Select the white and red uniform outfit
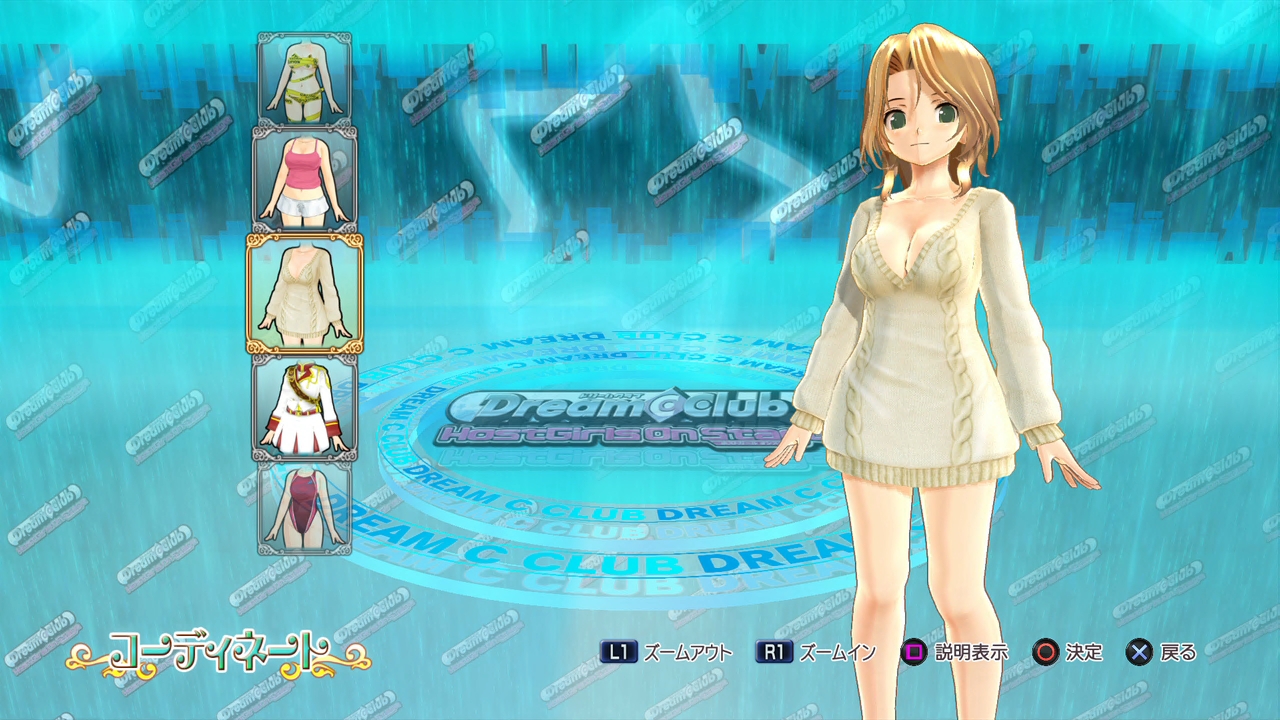 305,407
